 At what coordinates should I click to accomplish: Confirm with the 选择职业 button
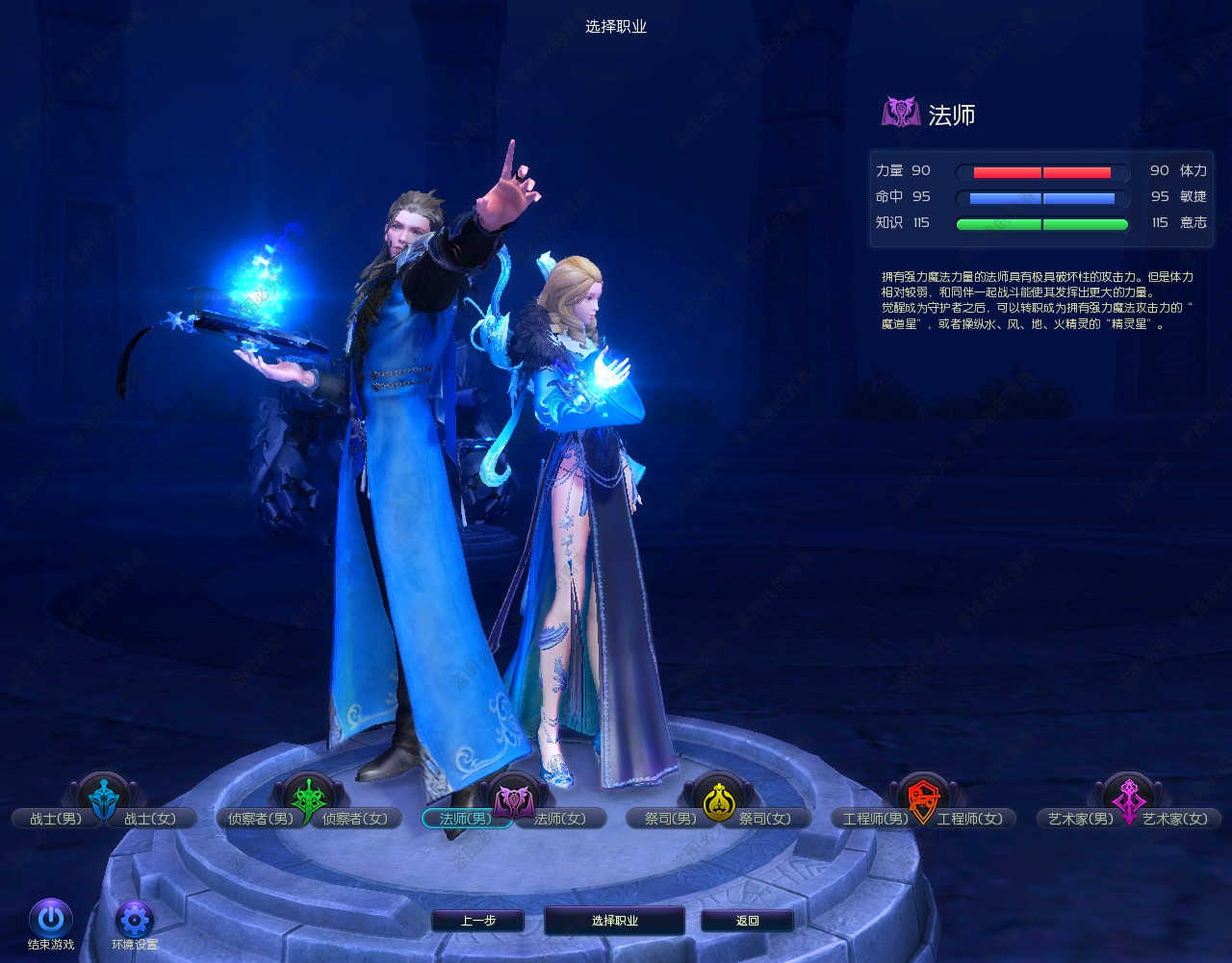[x=614, y=921]
